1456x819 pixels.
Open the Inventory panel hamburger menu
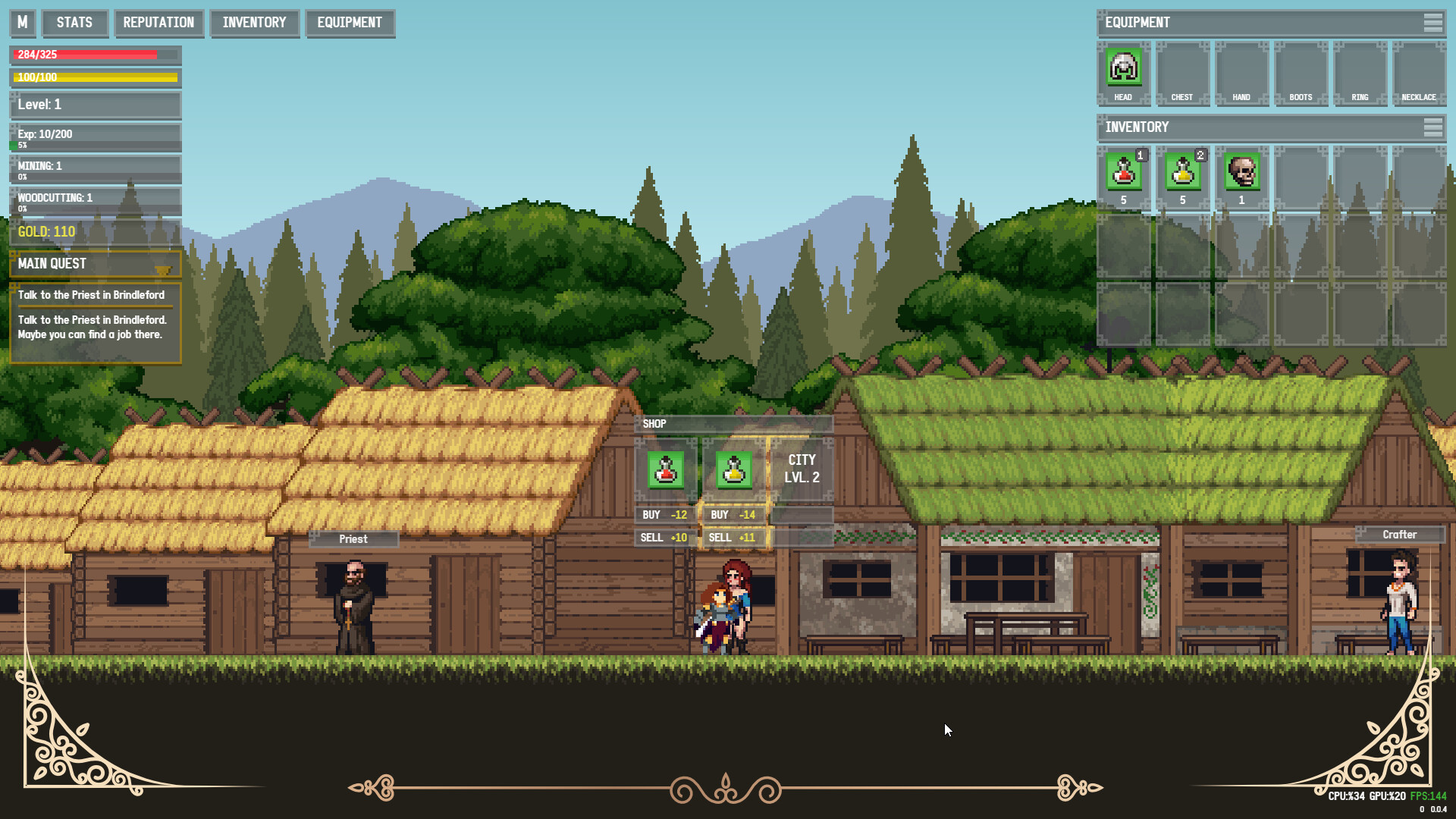tap(1435, 127)
